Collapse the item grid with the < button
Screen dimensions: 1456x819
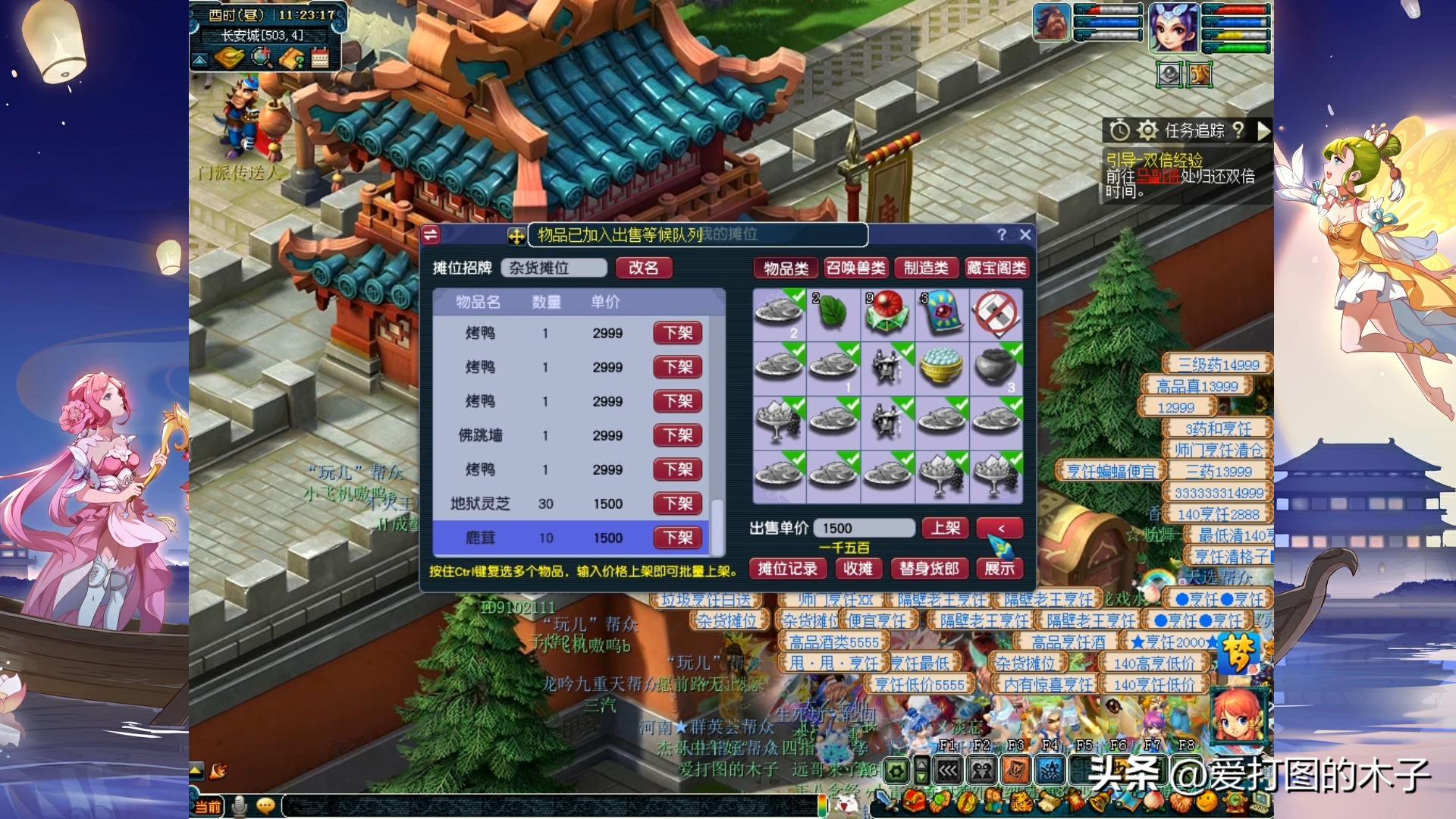pos(999,527)
